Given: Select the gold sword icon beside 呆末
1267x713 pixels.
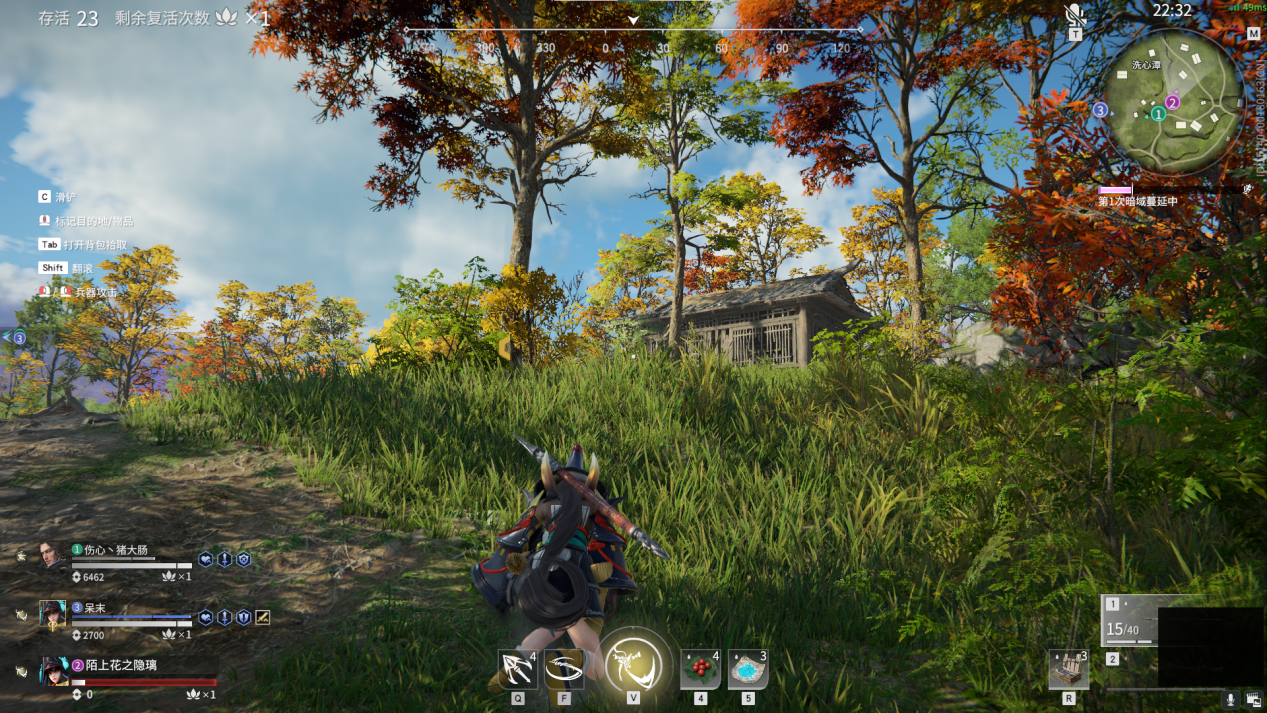Looking at the screenshot, I should click(x=262, y=617).
